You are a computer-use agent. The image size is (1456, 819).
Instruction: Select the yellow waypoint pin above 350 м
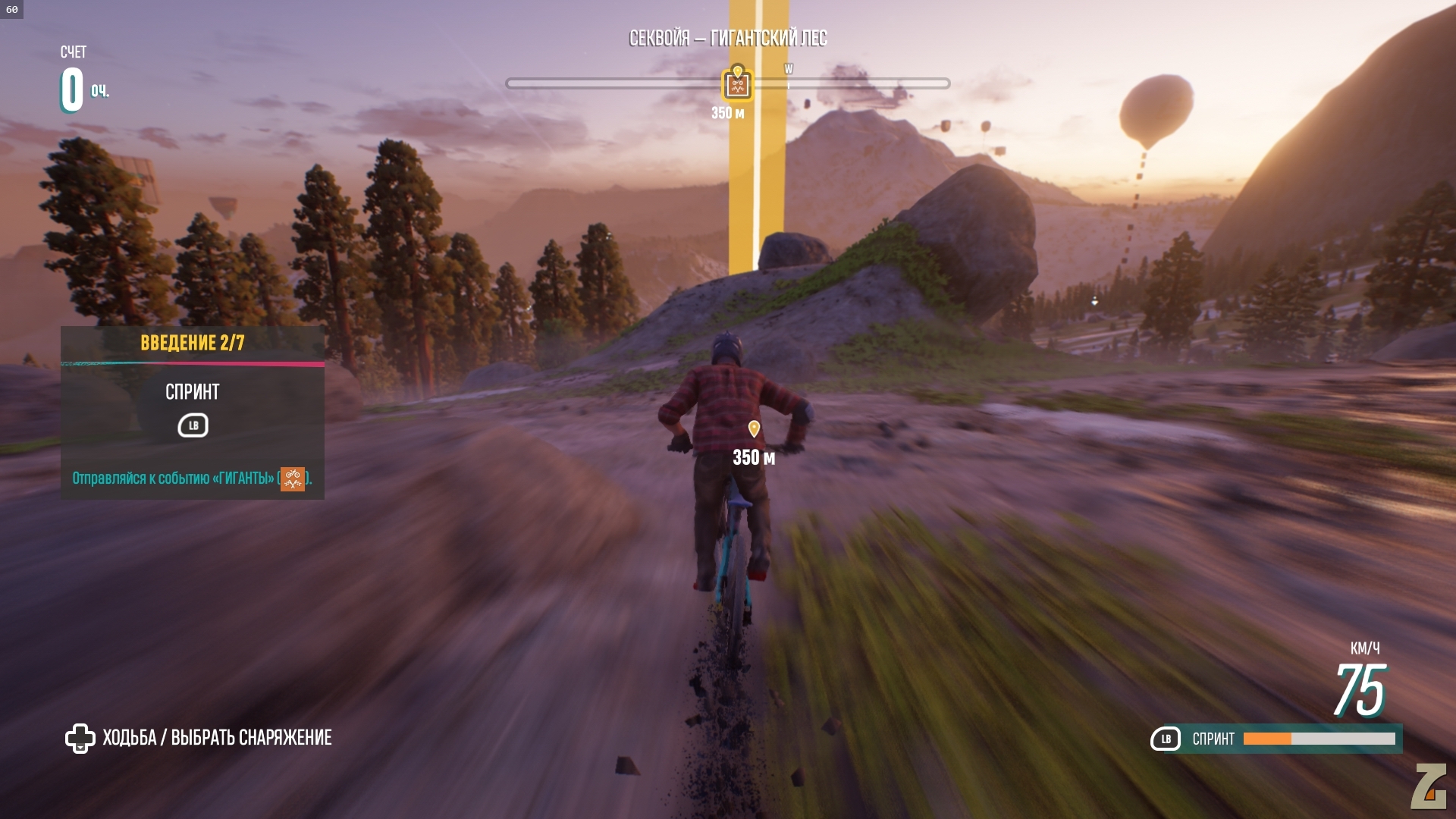754,429
